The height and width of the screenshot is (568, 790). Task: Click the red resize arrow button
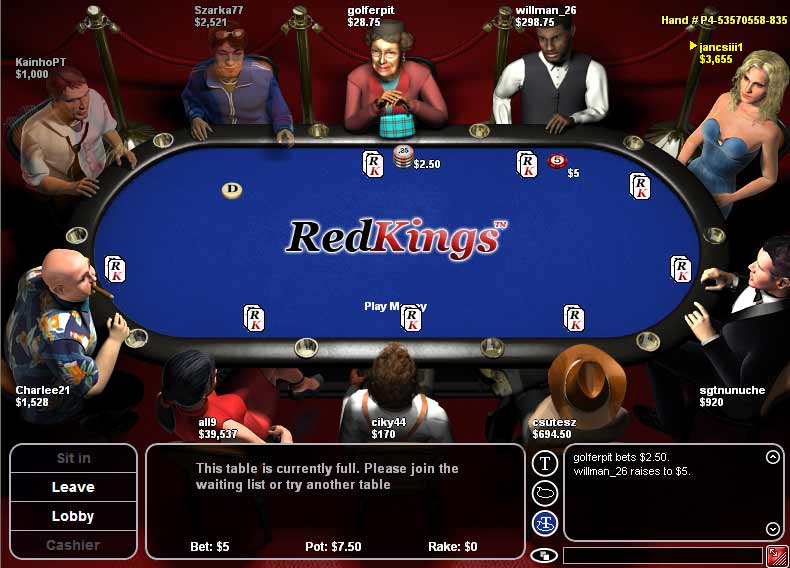(776, 555)
